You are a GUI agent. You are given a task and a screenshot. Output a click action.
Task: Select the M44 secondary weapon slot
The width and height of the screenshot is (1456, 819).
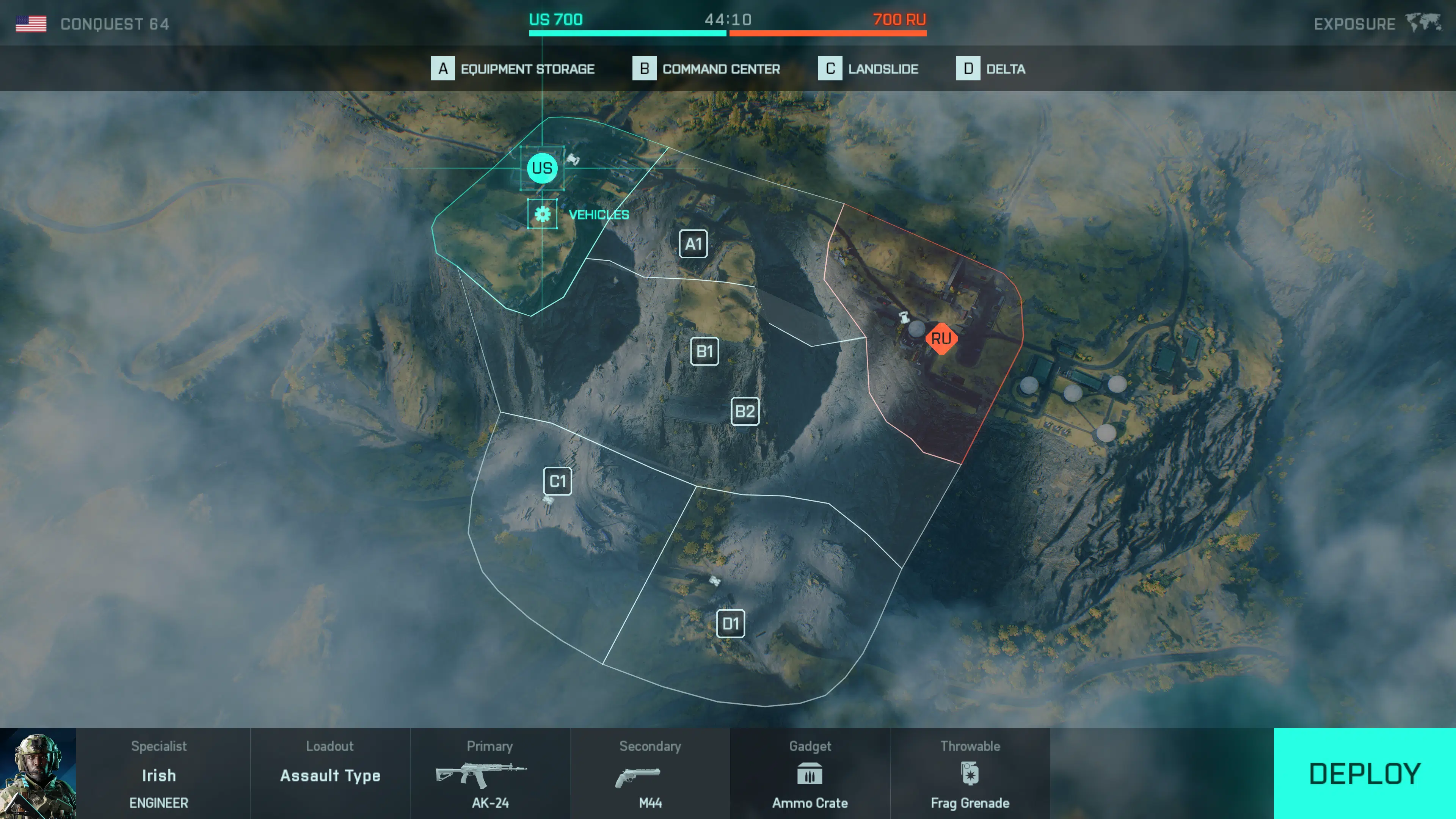(x=650, y=774)
